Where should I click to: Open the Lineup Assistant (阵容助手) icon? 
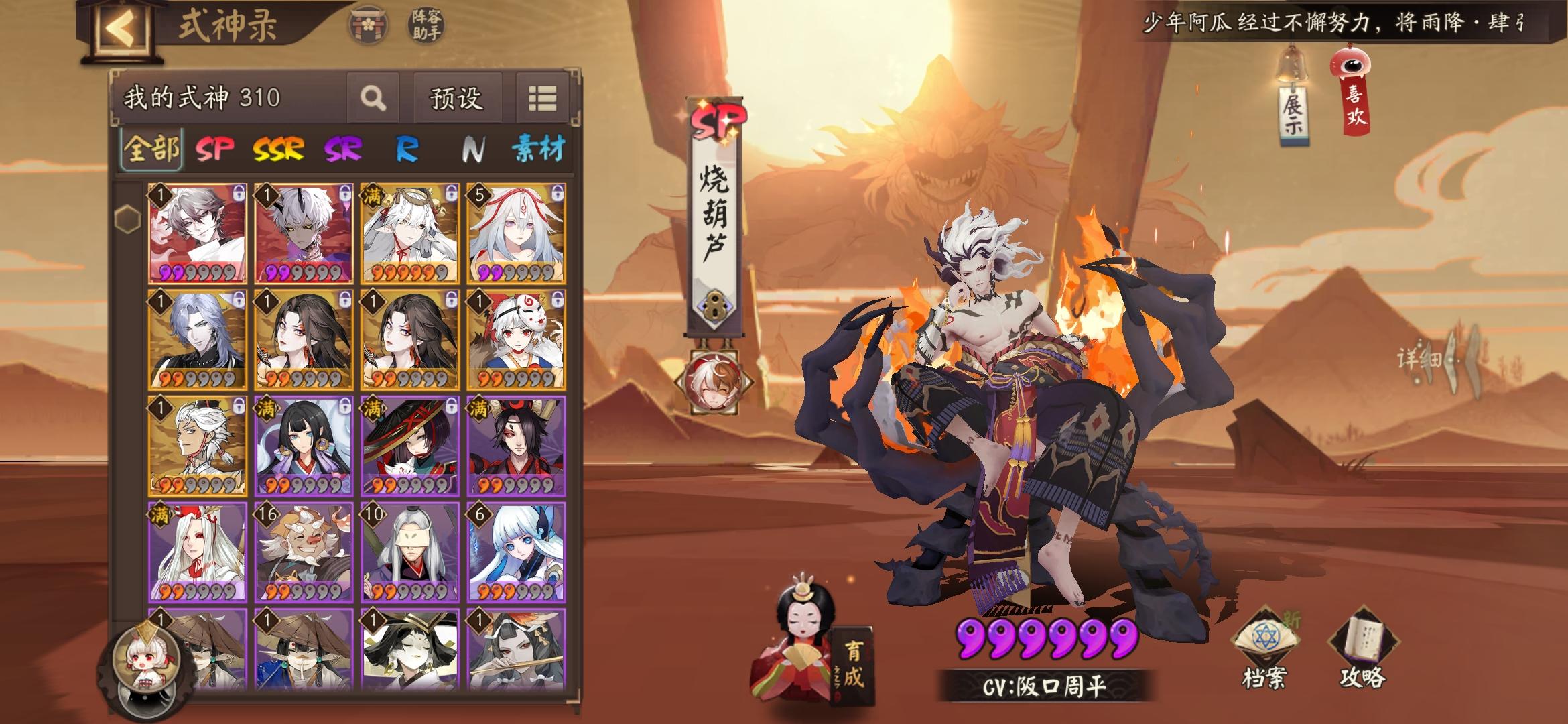point(426,23)
